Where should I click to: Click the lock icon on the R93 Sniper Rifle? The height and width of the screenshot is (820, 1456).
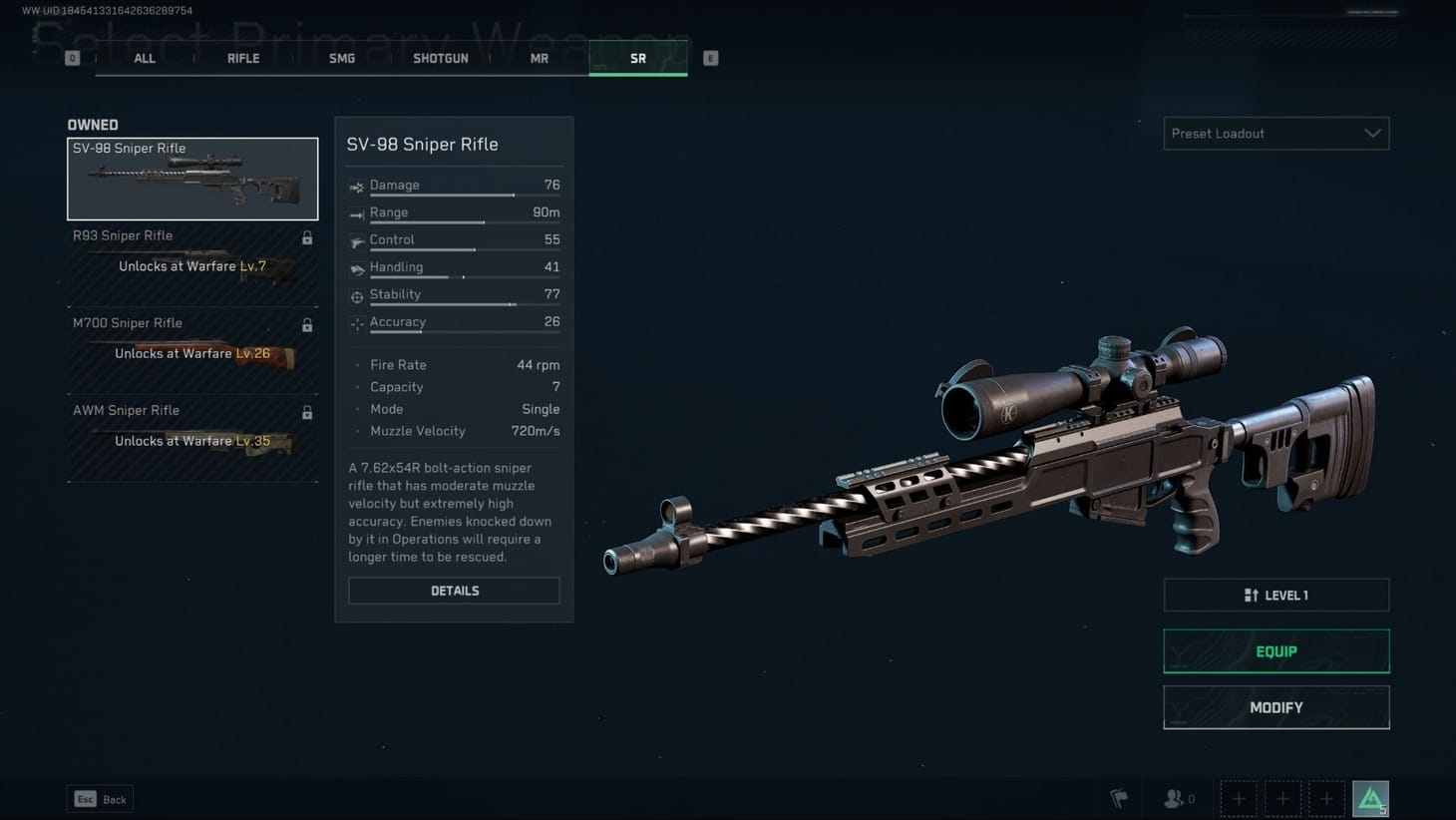307,237
